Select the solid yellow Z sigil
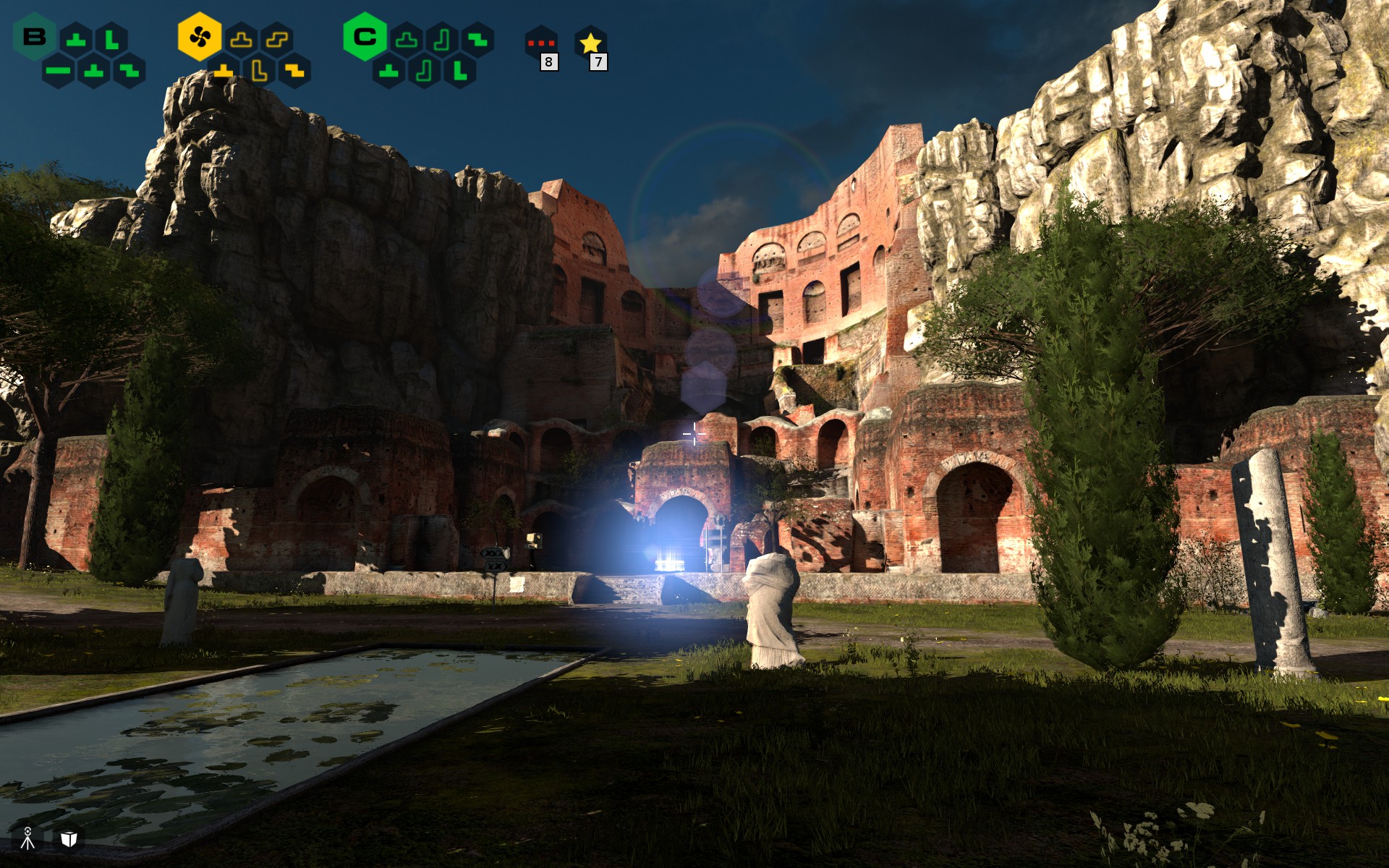This screenshot has width=1389, height=868. (294, 71)
